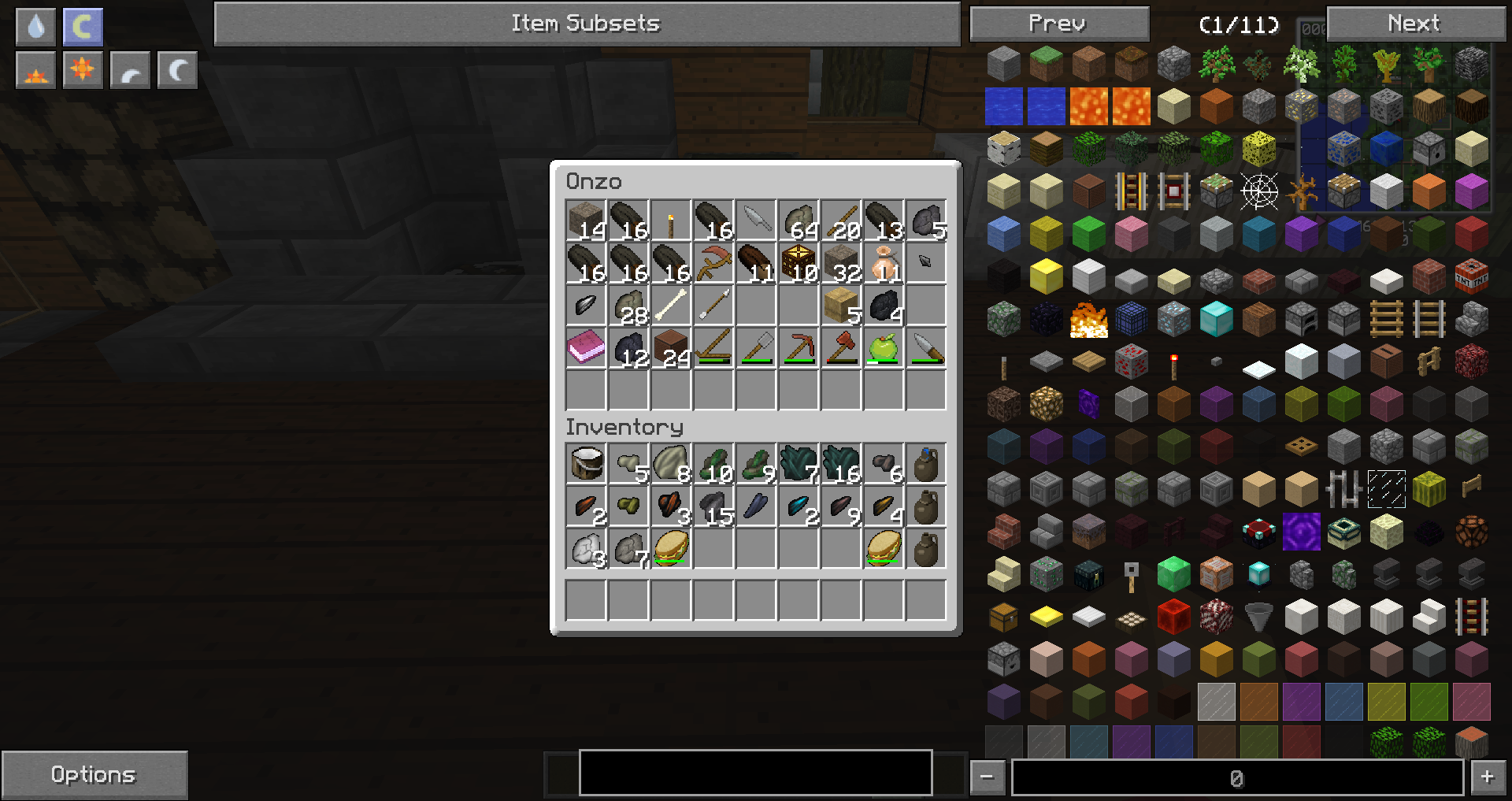This screenshot has height=801, width=1512.
Task: Pick up the pink book from chest
Action: (586, 348)
